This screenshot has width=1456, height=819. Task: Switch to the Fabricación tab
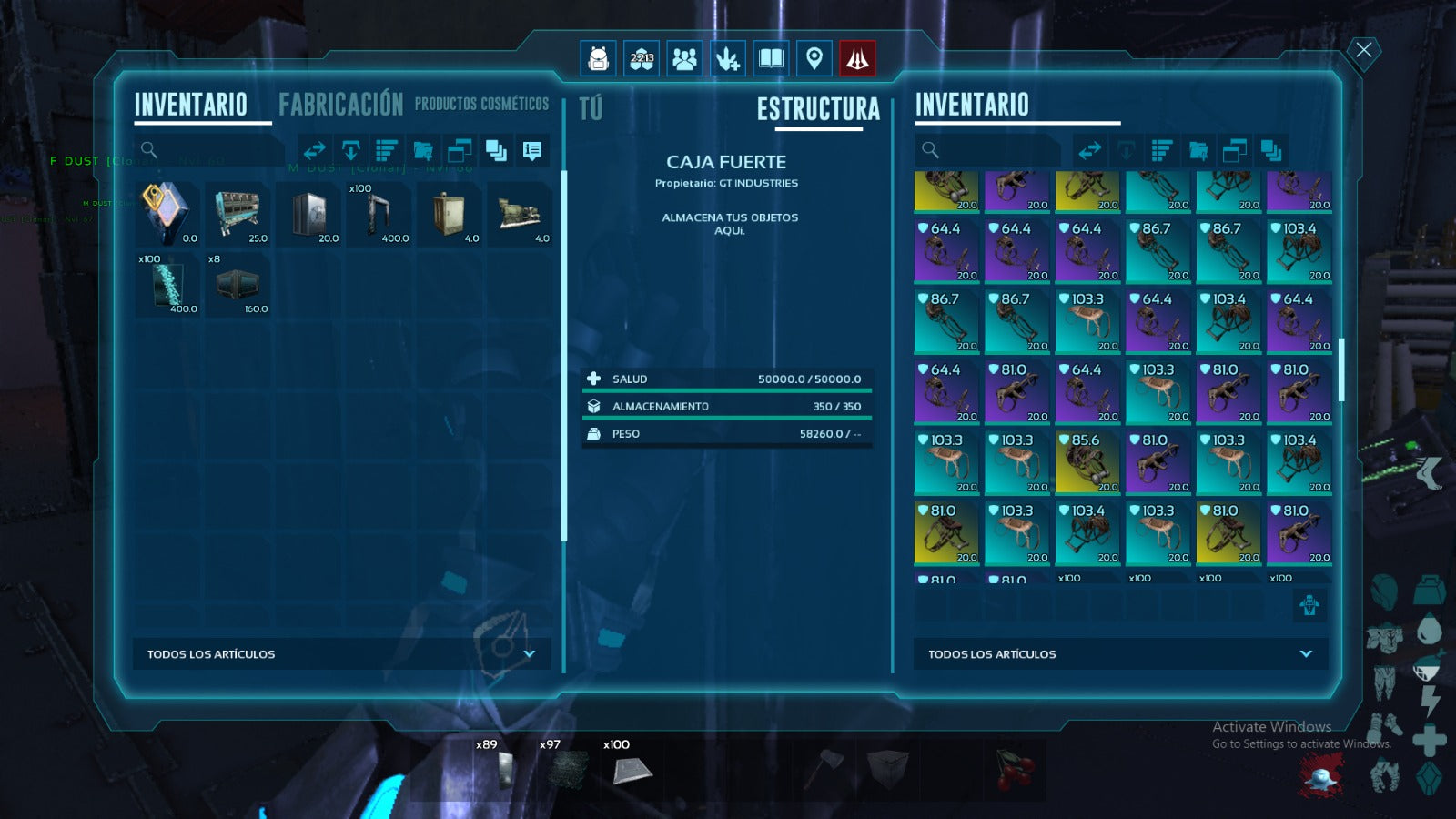point(340,105)
